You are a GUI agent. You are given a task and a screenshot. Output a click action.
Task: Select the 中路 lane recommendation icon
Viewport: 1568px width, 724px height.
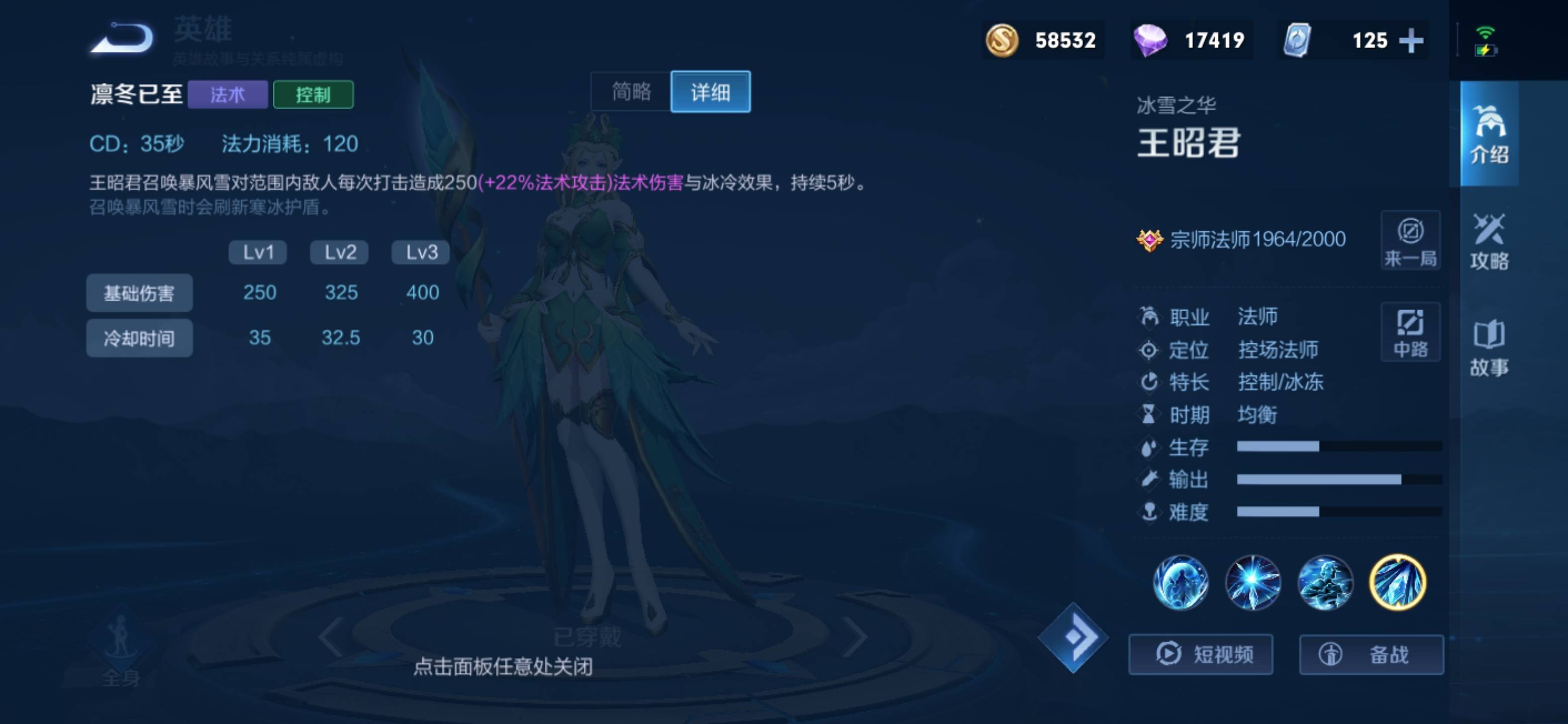click(x=1411, y=332)
